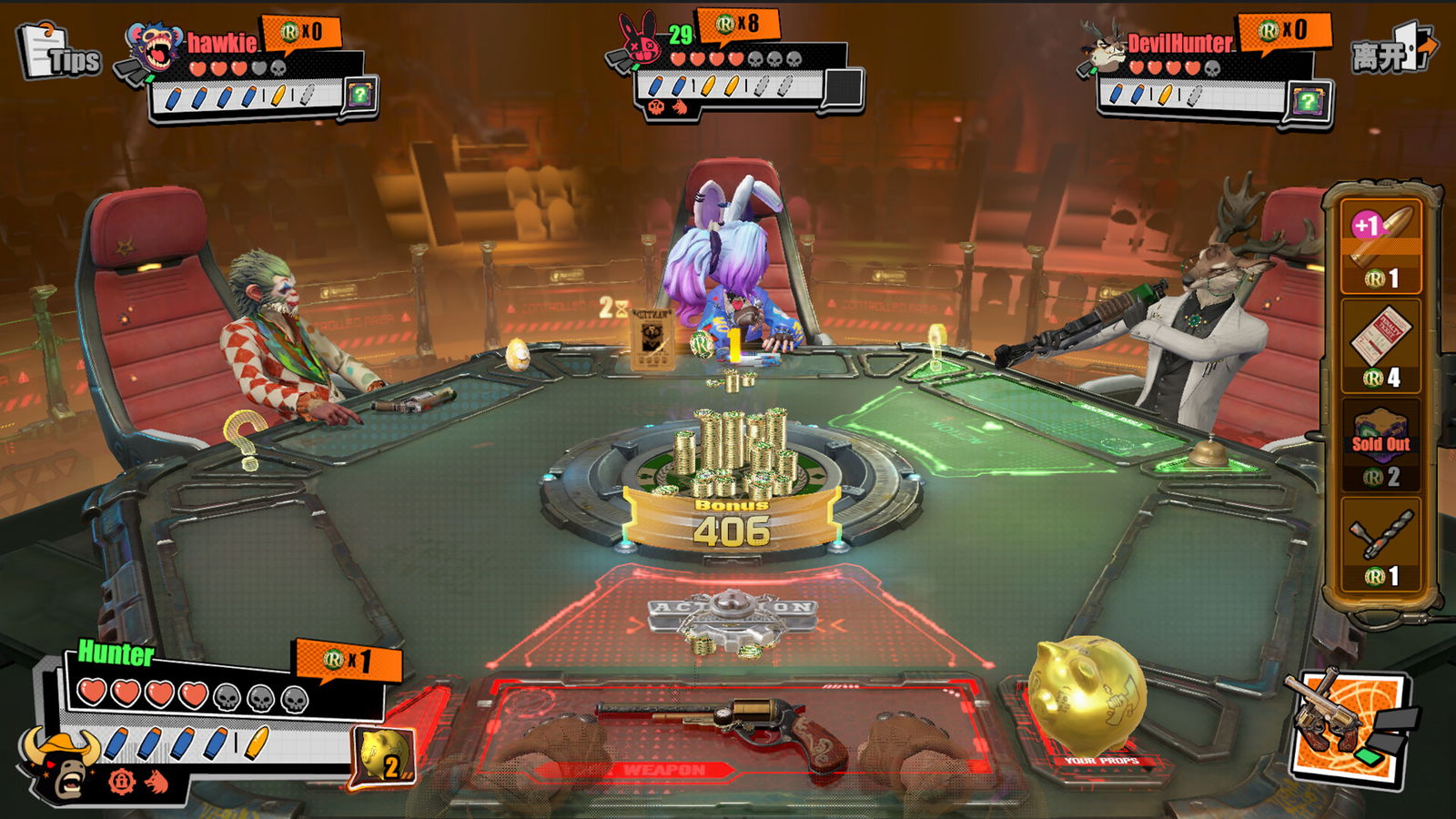1456x819 pixels.
Task: Purchase the ticket item costing 4 coins
Action: [1380, 346]
